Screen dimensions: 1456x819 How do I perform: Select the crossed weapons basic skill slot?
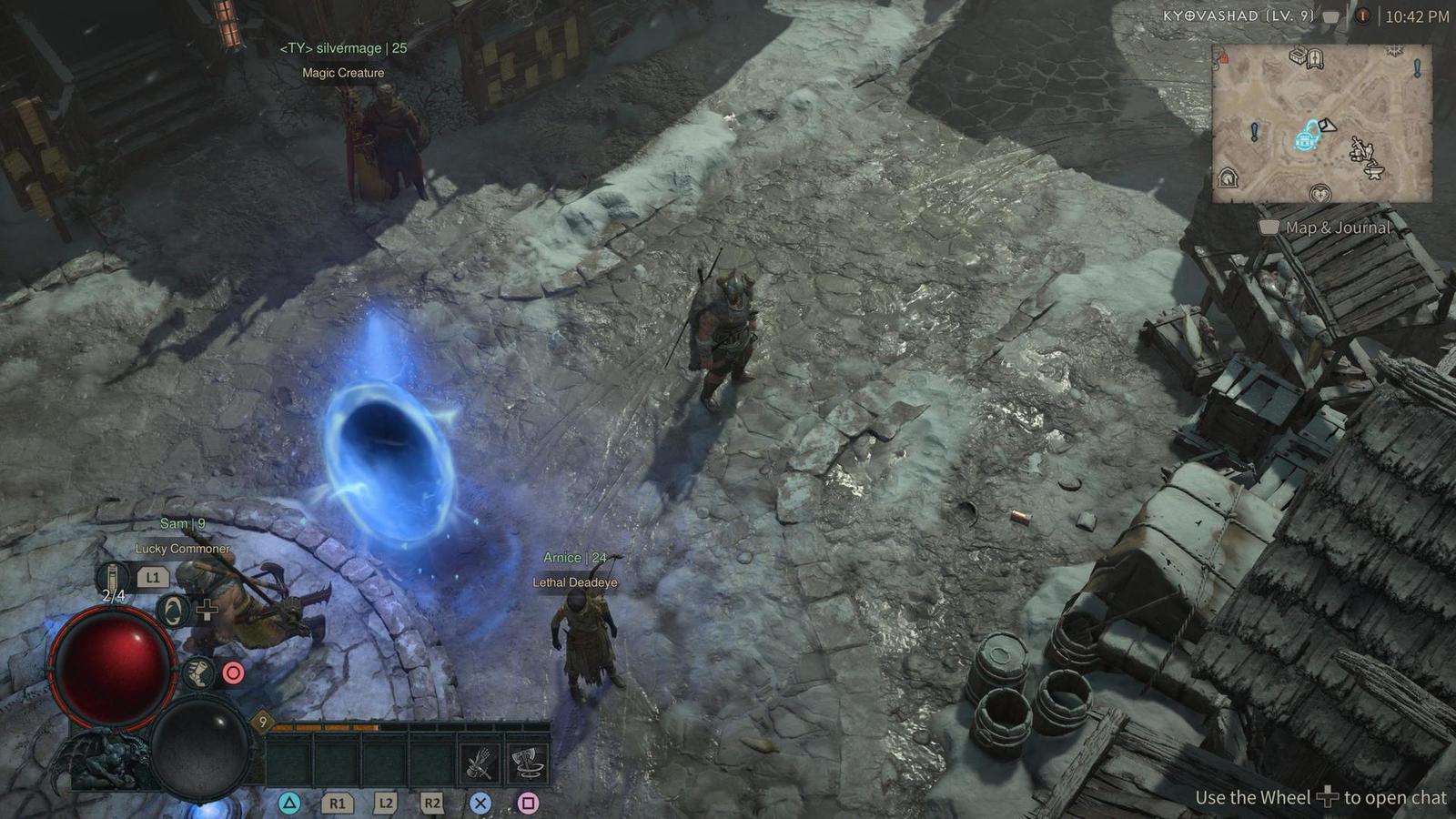[480, 763]
